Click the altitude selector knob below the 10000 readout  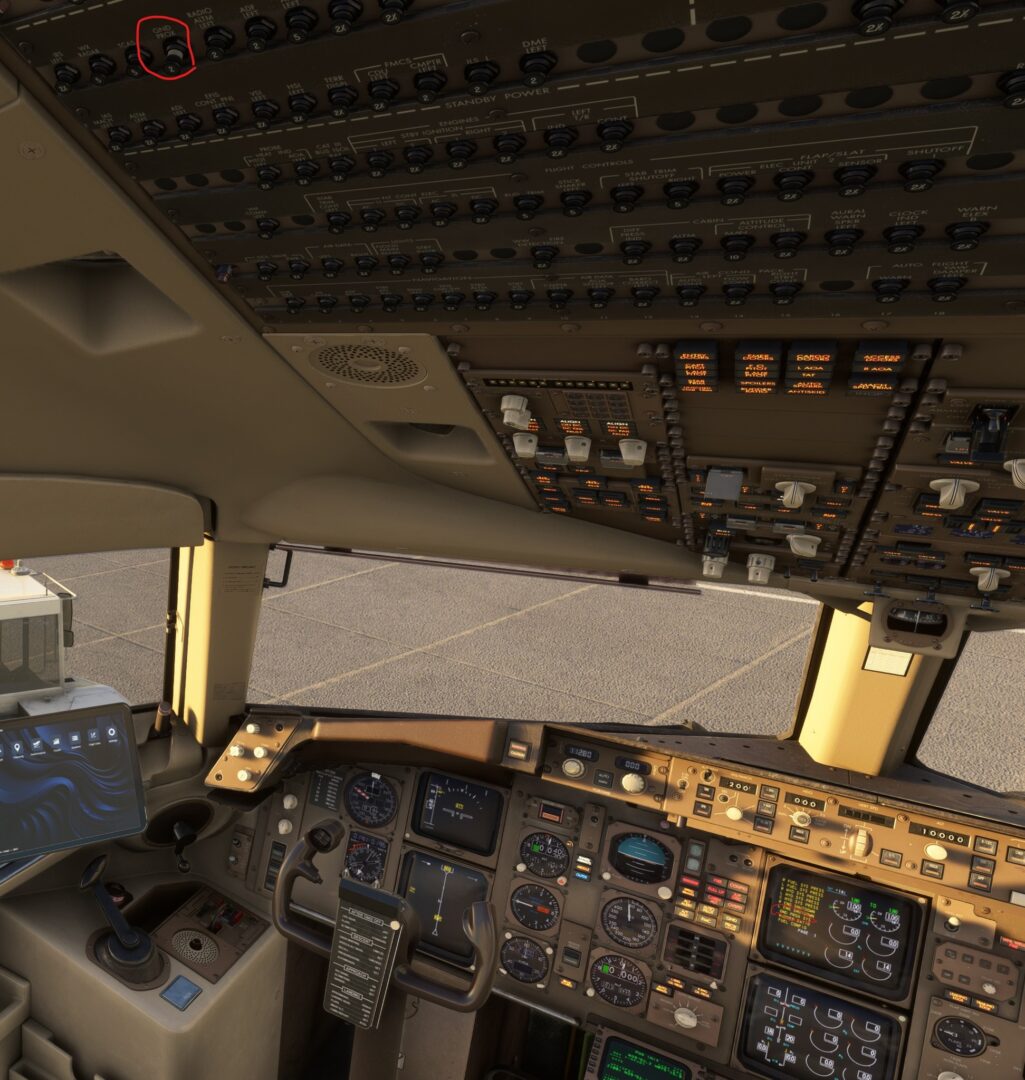(936, 852)
